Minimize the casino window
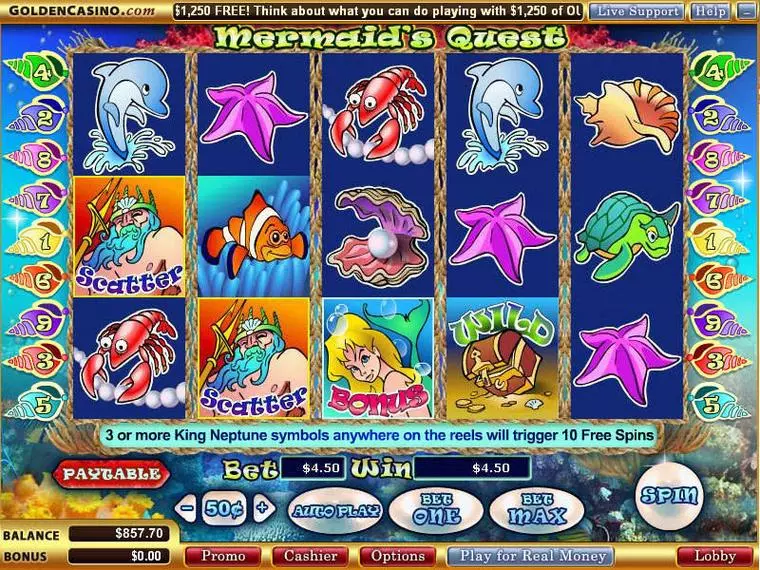The width and height of the screenshot is (760, 570). 745,11
